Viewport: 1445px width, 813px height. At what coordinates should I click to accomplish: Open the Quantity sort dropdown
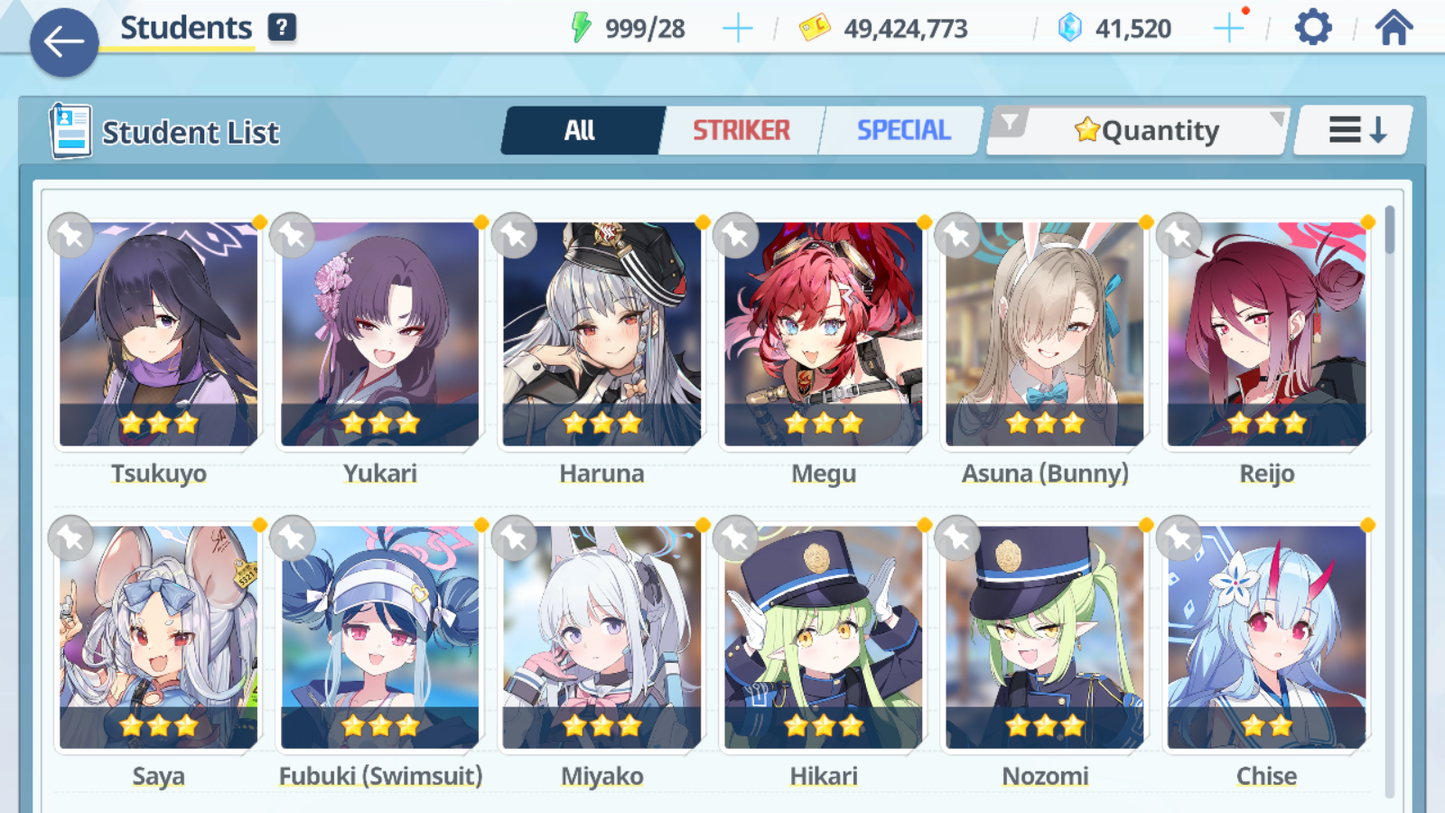[x=1138, y=130]
